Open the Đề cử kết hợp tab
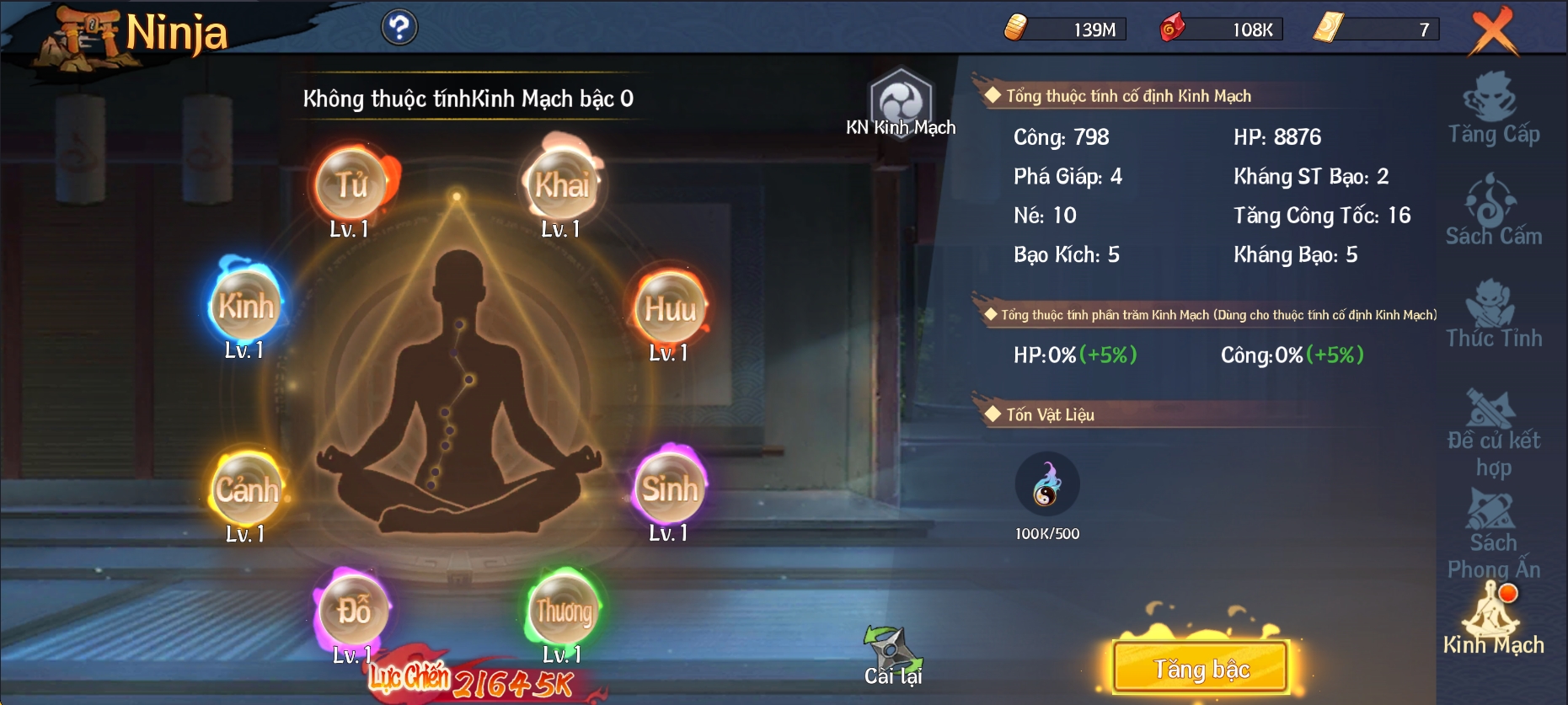 (1493, 433)
